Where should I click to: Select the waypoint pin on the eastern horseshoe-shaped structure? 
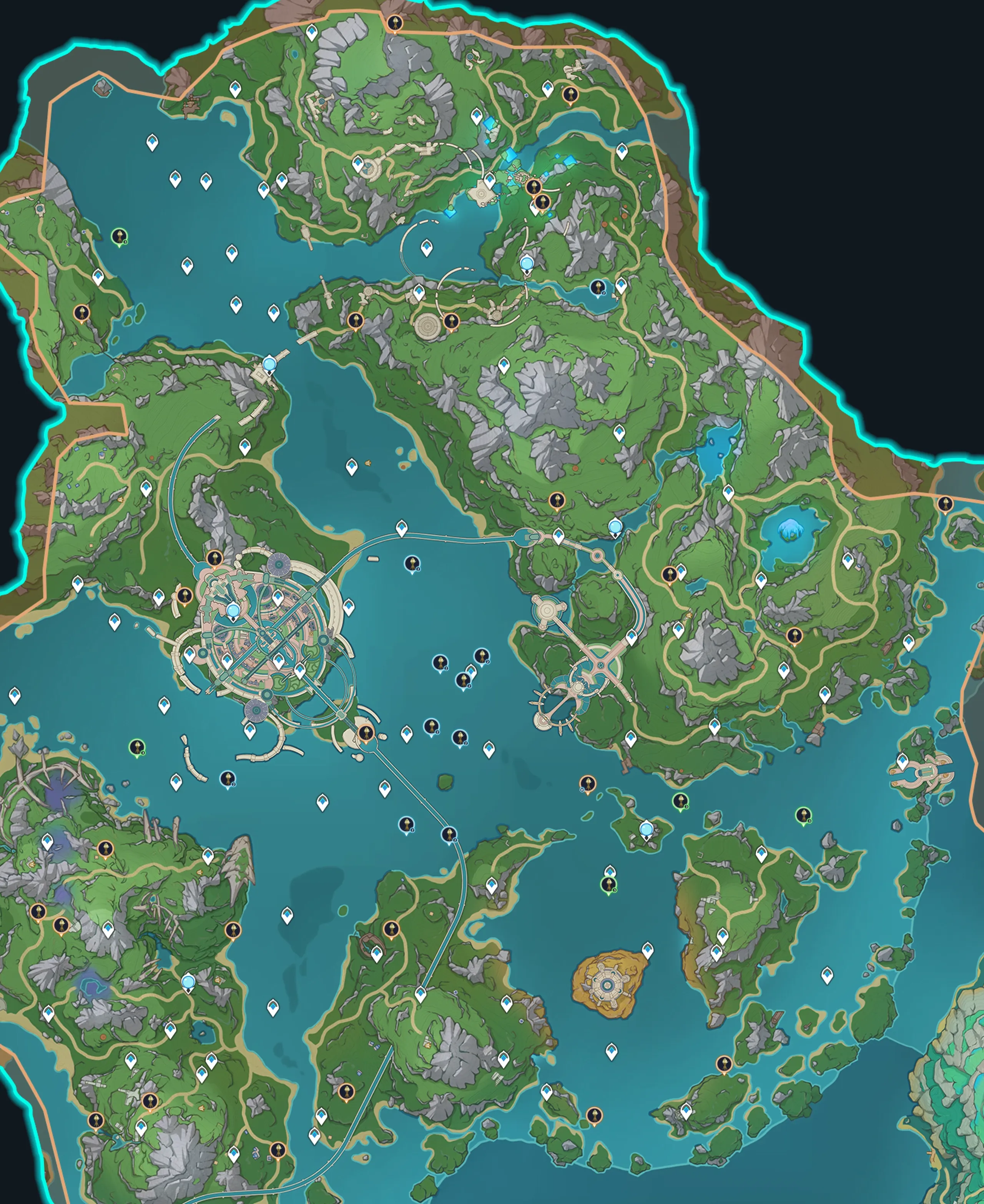[903, 761]
